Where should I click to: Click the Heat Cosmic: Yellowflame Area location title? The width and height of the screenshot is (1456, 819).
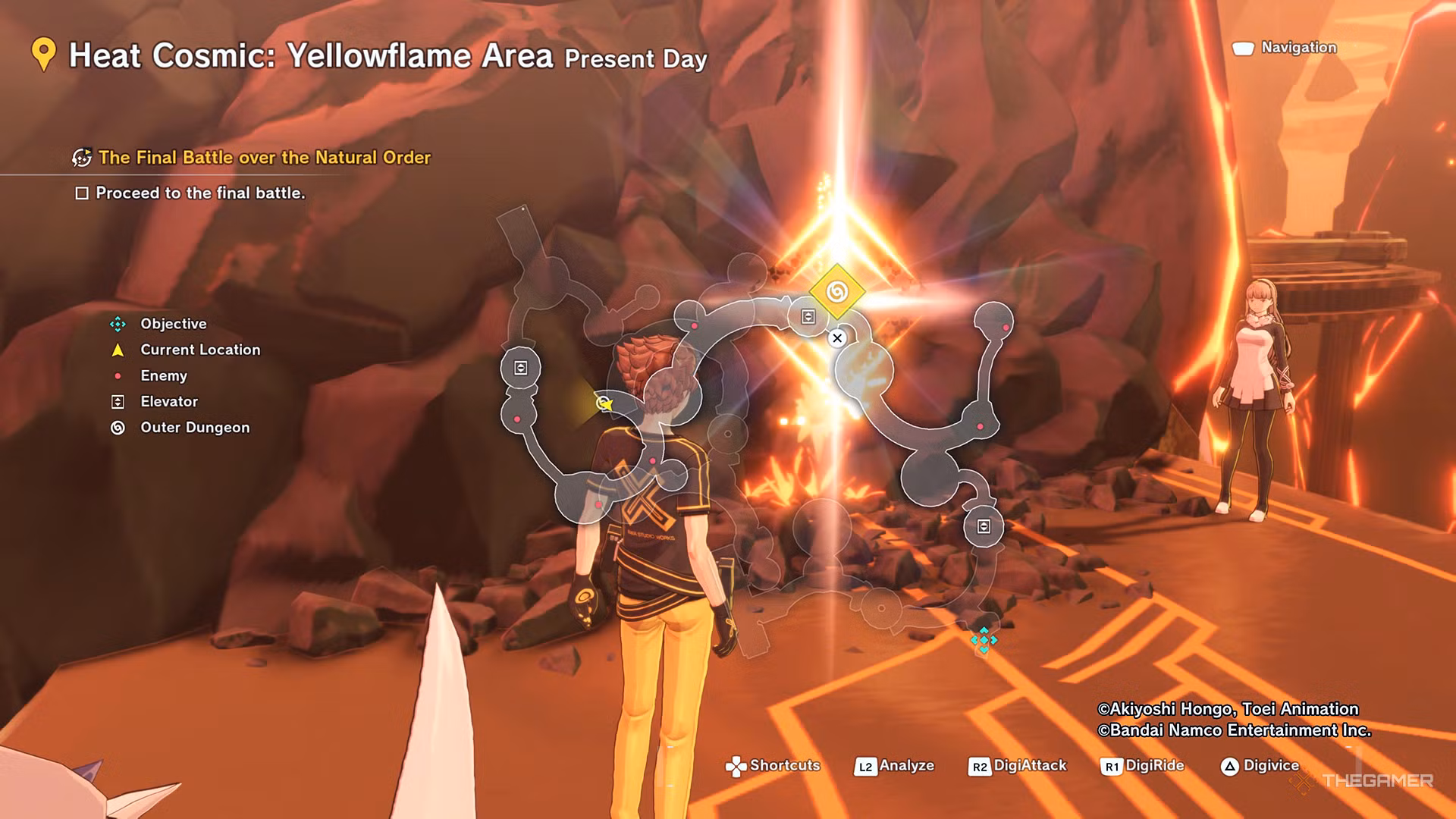pyautogui.click(x=311, y=56)
